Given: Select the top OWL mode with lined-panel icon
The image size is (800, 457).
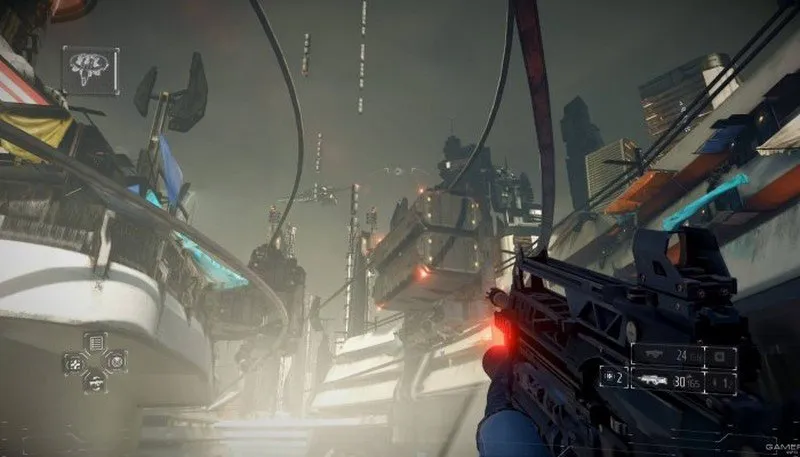Looking at the screenshot, I should click(x=95, y=343).
